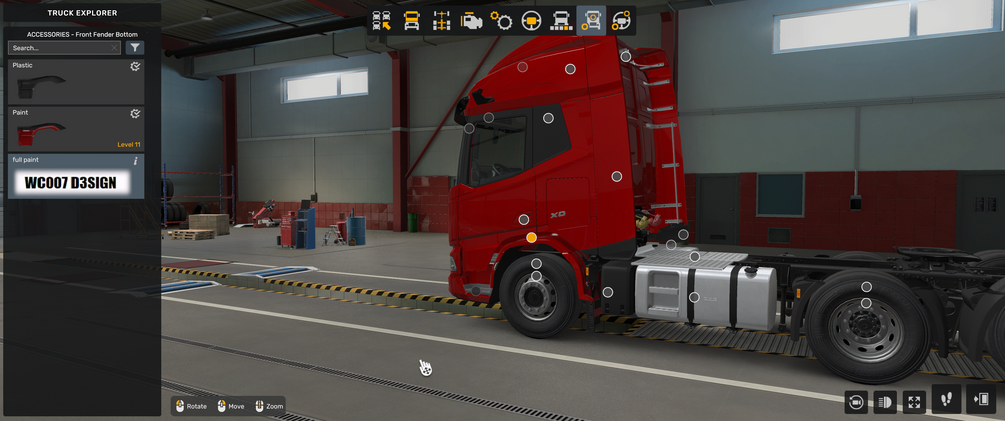Select the Plastic front fender option

click(x=76, y=82)
